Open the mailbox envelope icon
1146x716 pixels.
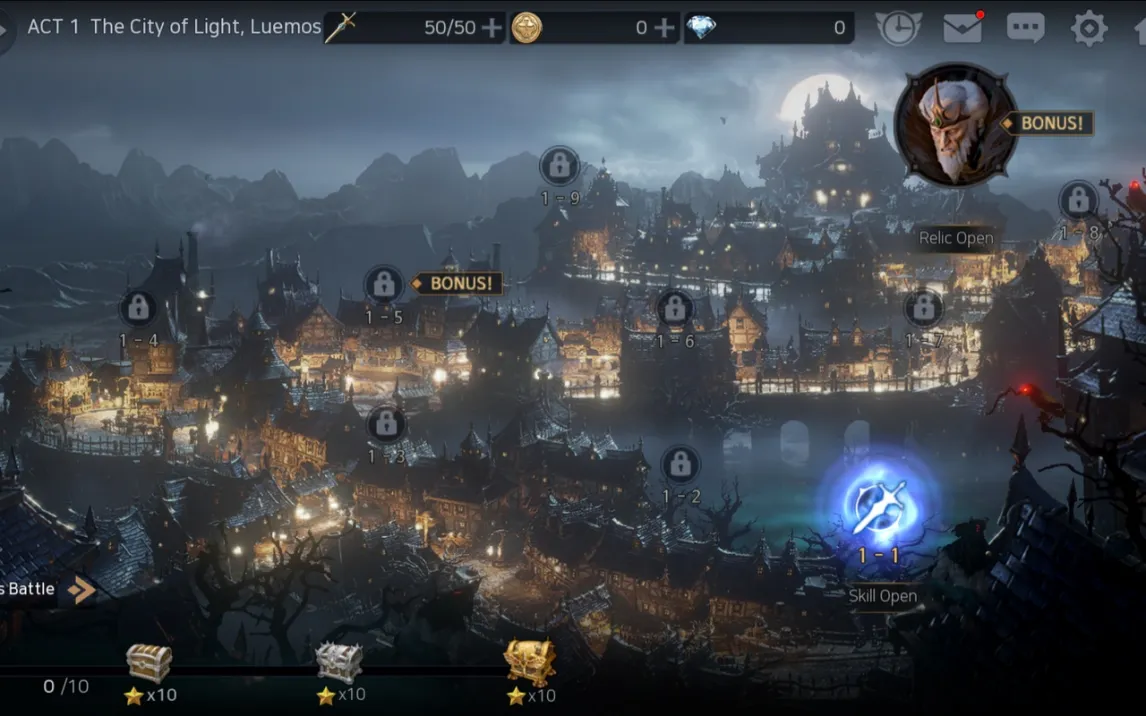[962, 28]
